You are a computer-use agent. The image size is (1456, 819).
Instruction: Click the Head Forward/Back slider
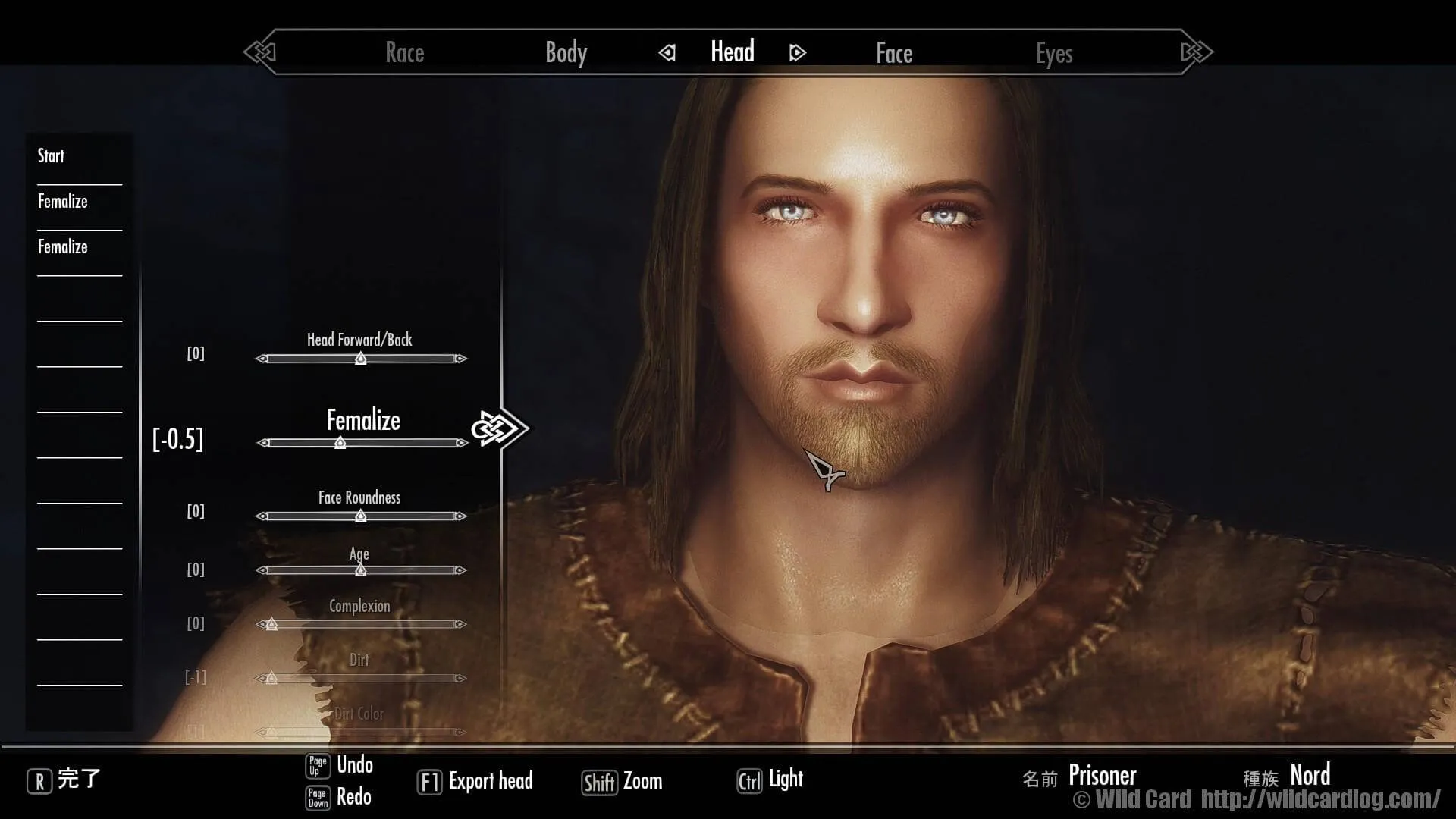pos(361,359)
